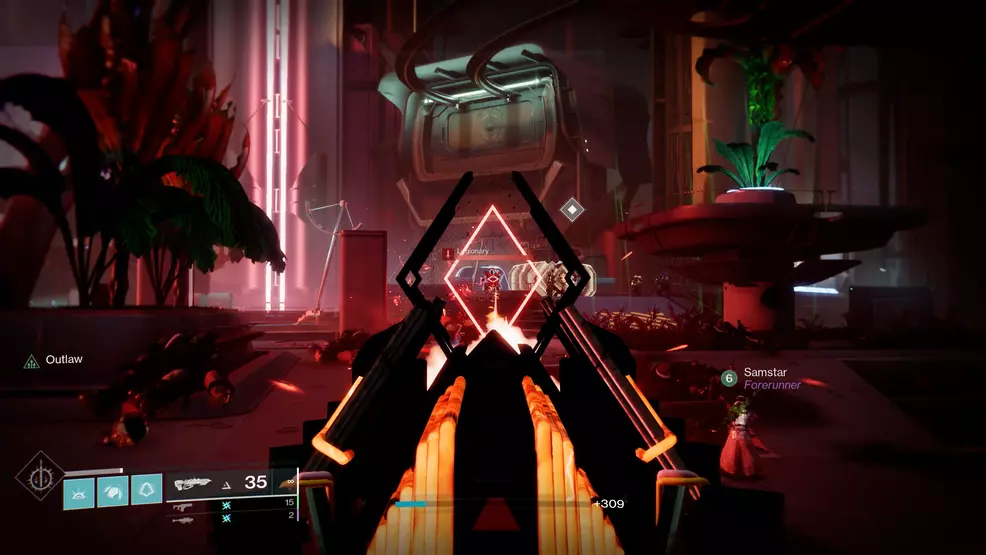Use the hooded class ability icon
This screenshot has width=986, height=555.
(146, 489)
